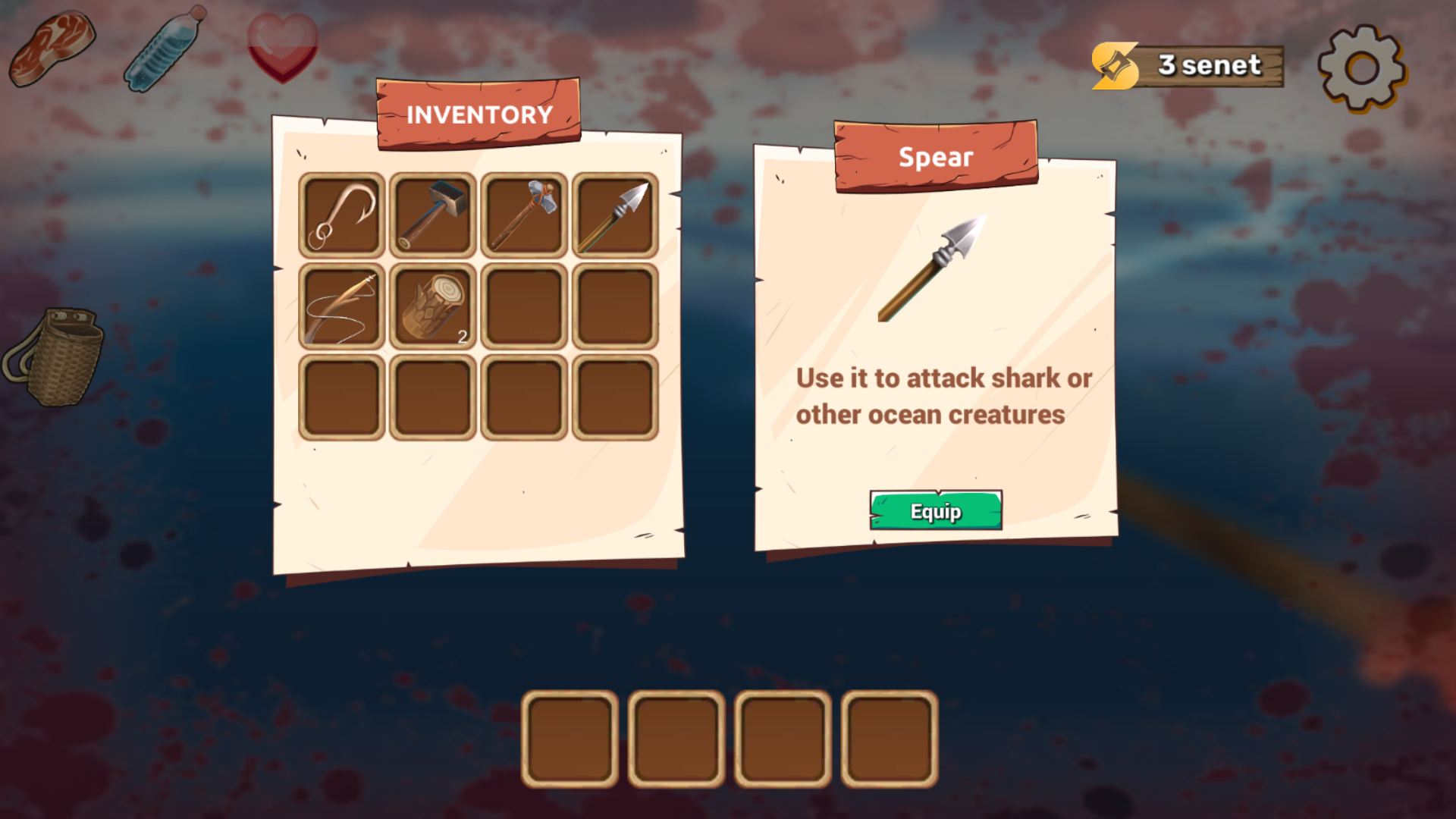
Task: Click the spear preview image on detail panel
Action: (x=933, y=269)
